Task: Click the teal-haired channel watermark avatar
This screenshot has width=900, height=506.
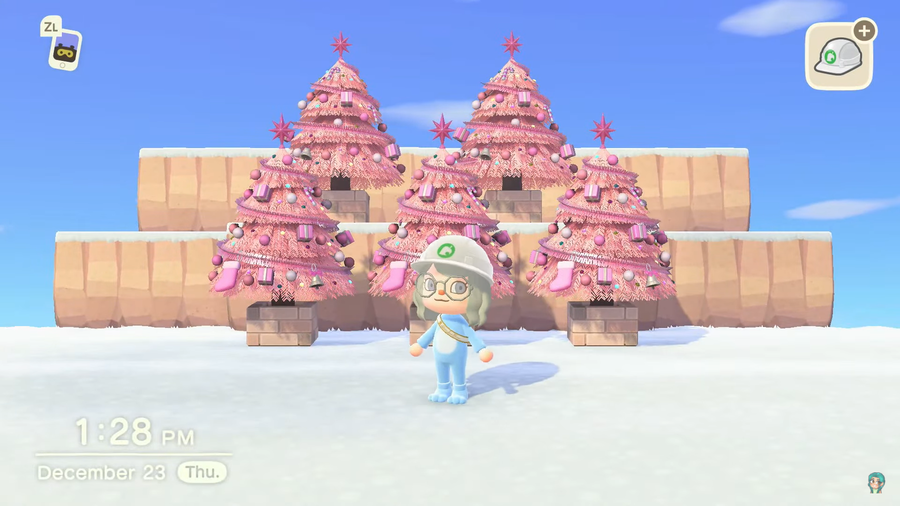Action: point(876,483)
